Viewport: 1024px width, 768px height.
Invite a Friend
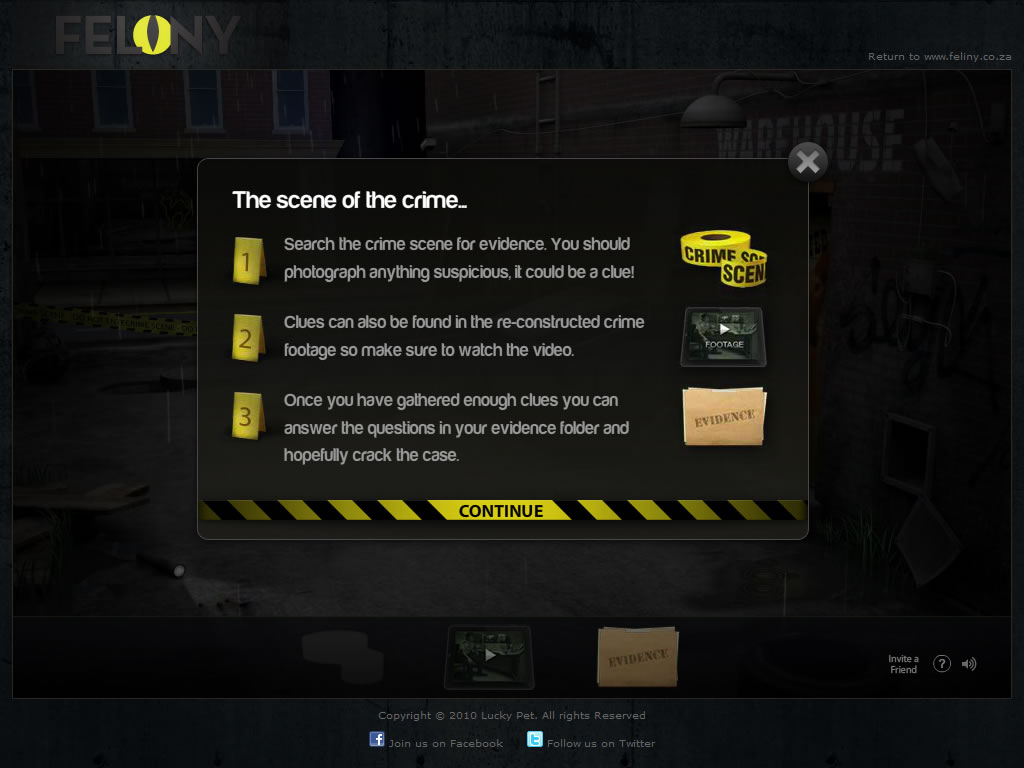point(903,664)
